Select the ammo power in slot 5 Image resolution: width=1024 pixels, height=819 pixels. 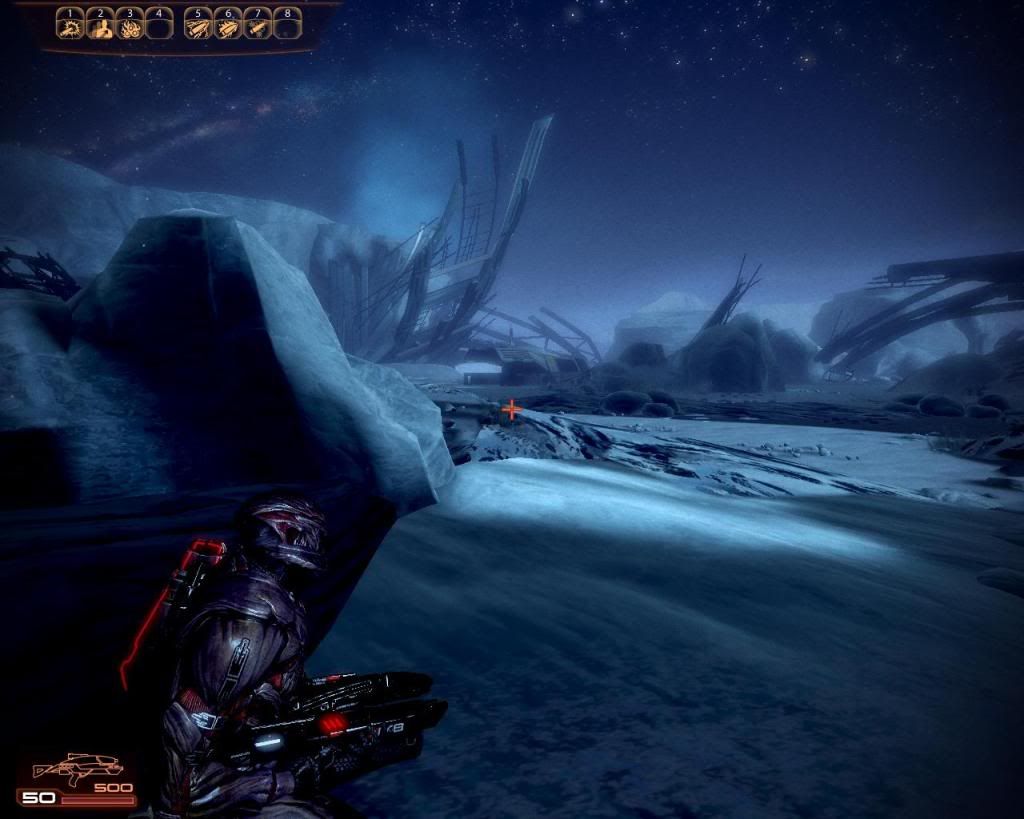[x=199, y=26]
